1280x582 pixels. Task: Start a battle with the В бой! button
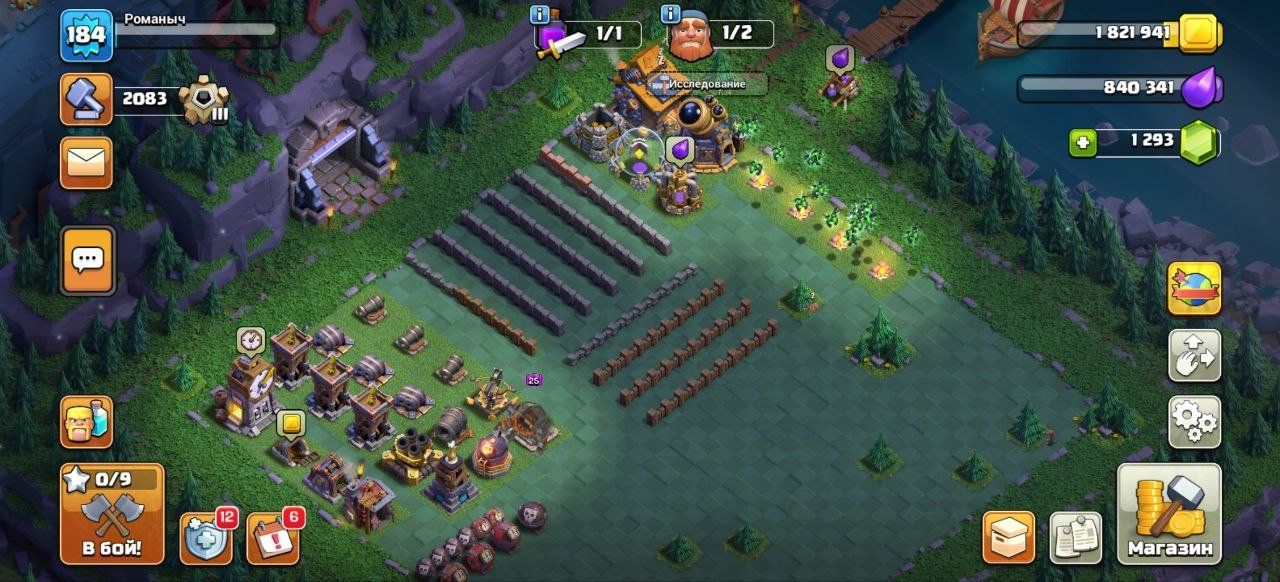pyautogui.click(x=111, y=514)
